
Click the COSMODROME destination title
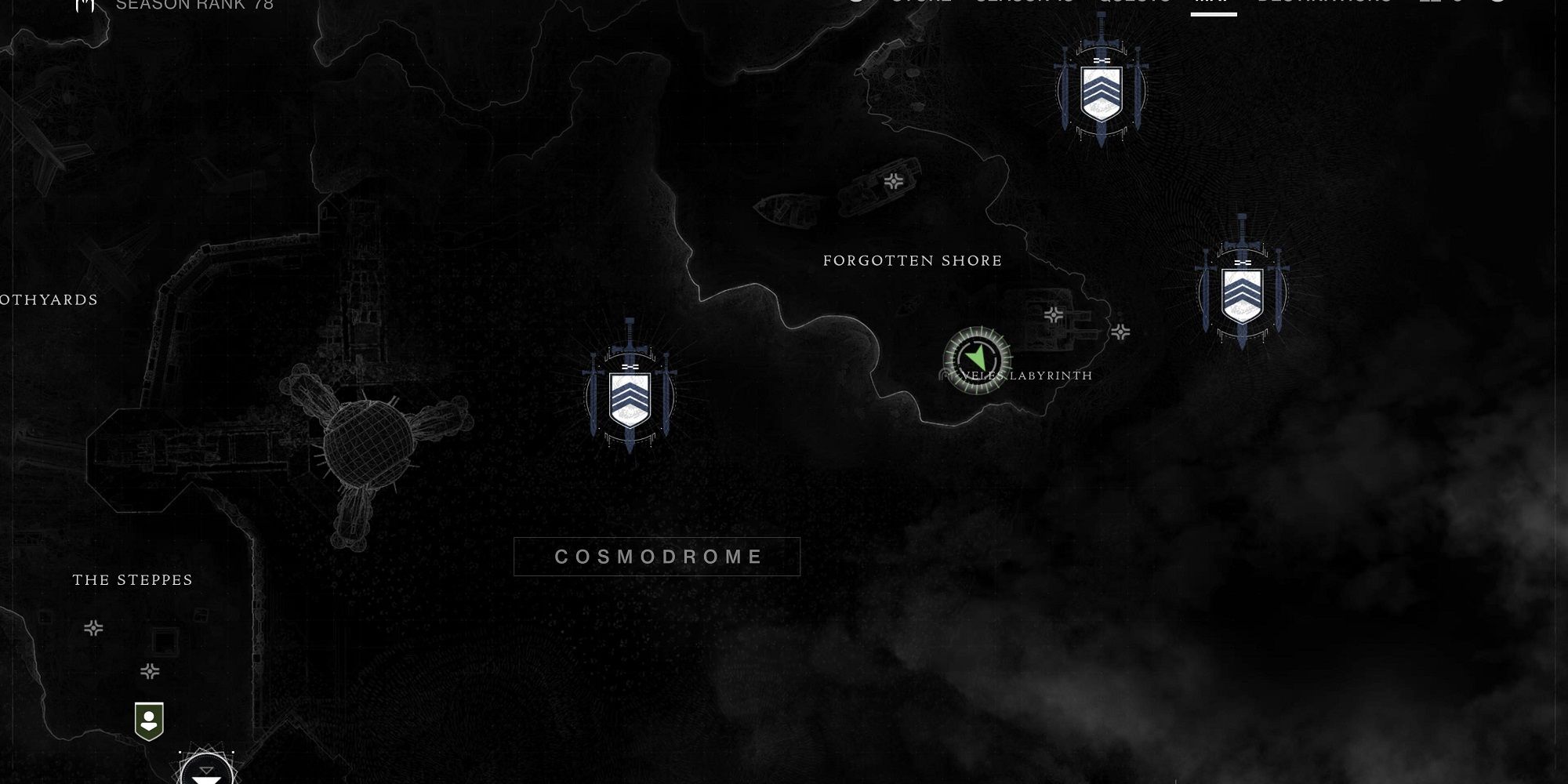tap(657, 557)
